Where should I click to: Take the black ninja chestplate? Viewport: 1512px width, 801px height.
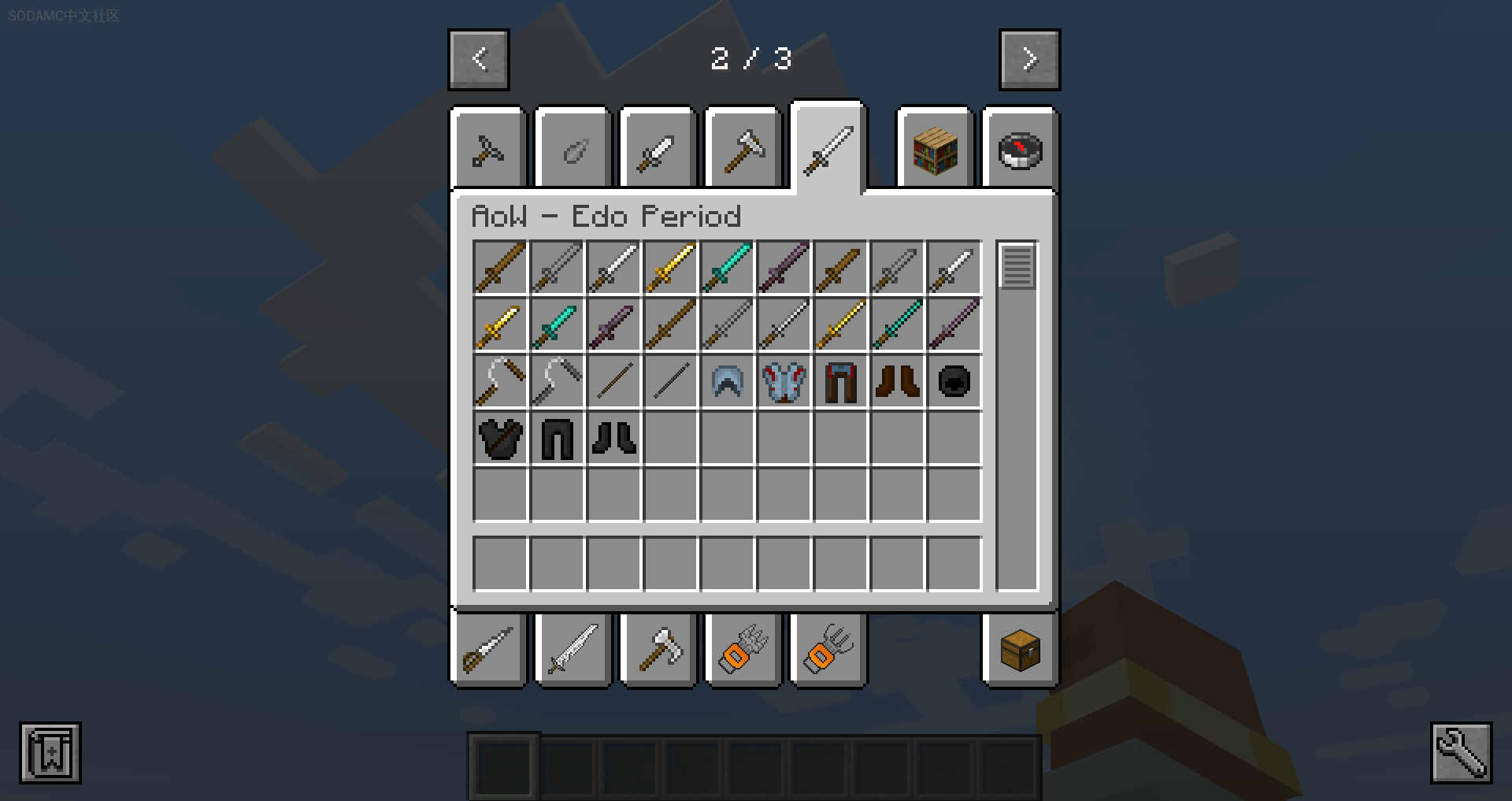[x=500, y=439]
